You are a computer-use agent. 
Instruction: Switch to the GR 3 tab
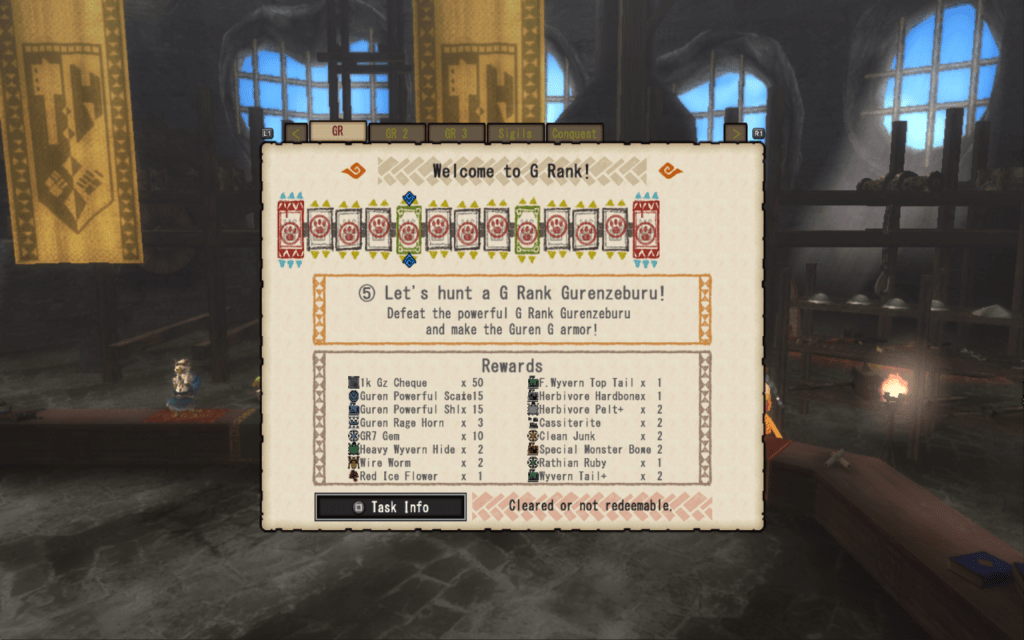click(455, 133)
